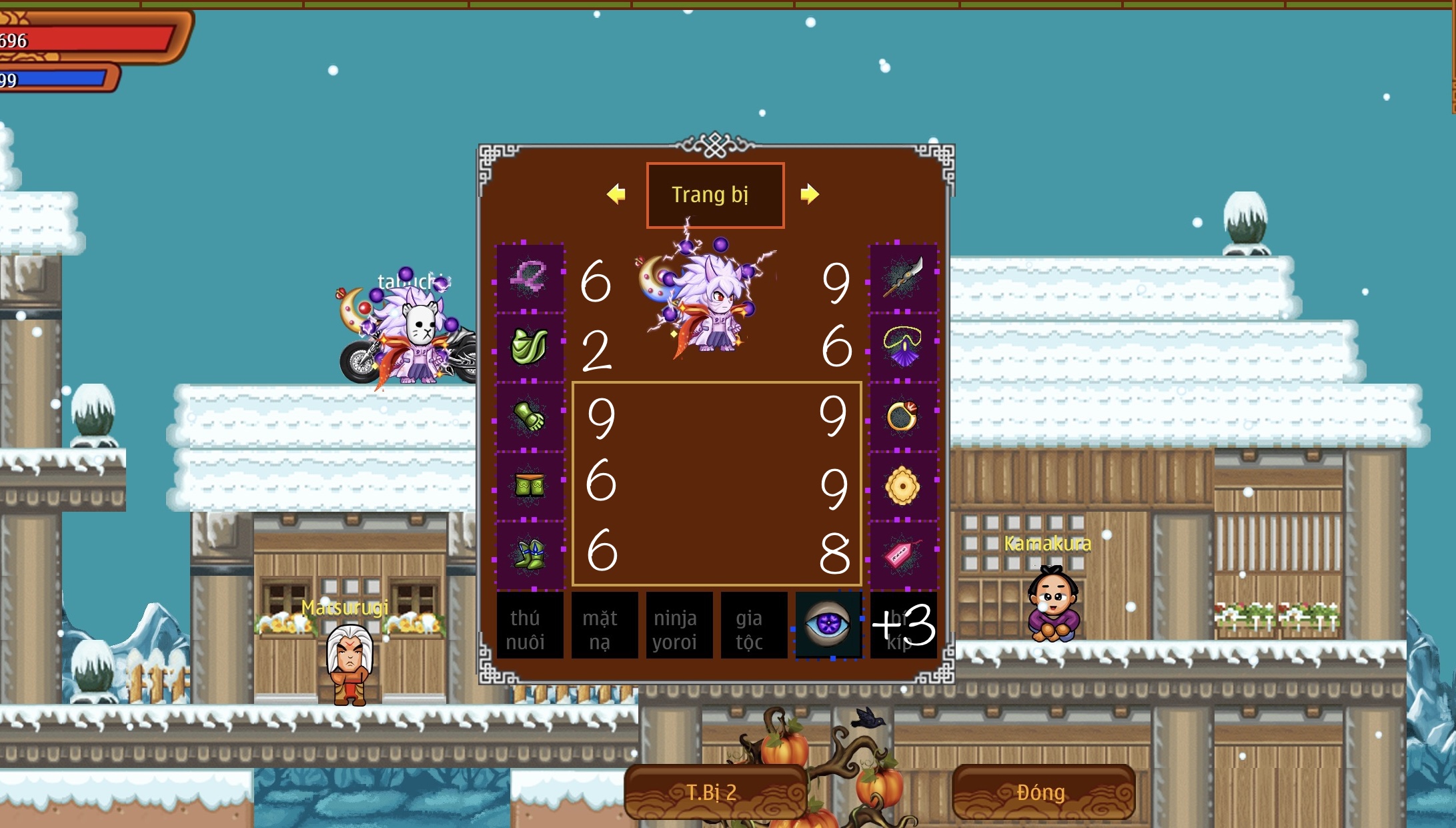Viewport: 1456px width, 828px height.
Task: Select the purple headband equipment slot
Action: [x=530, y=278]
